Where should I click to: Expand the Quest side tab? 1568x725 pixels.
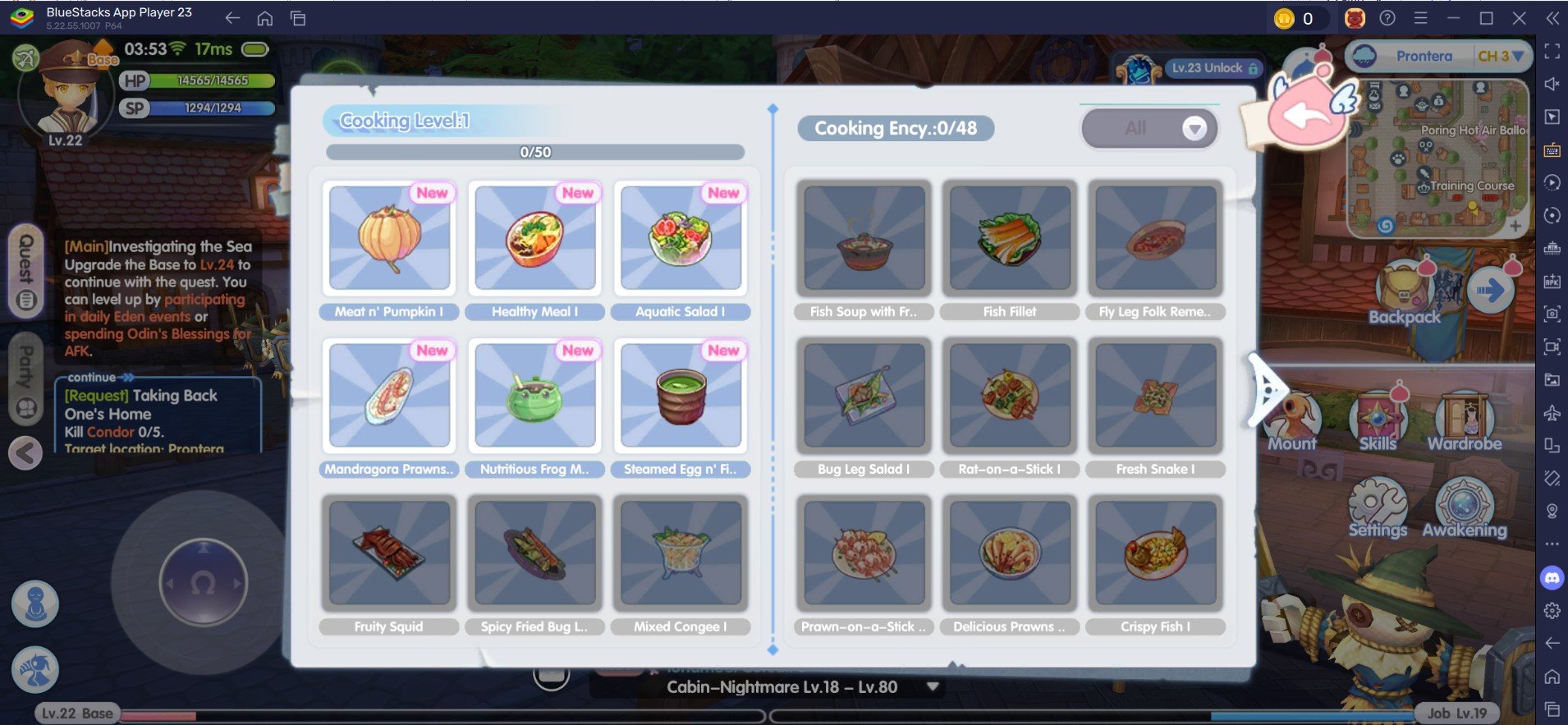[26, 271]
